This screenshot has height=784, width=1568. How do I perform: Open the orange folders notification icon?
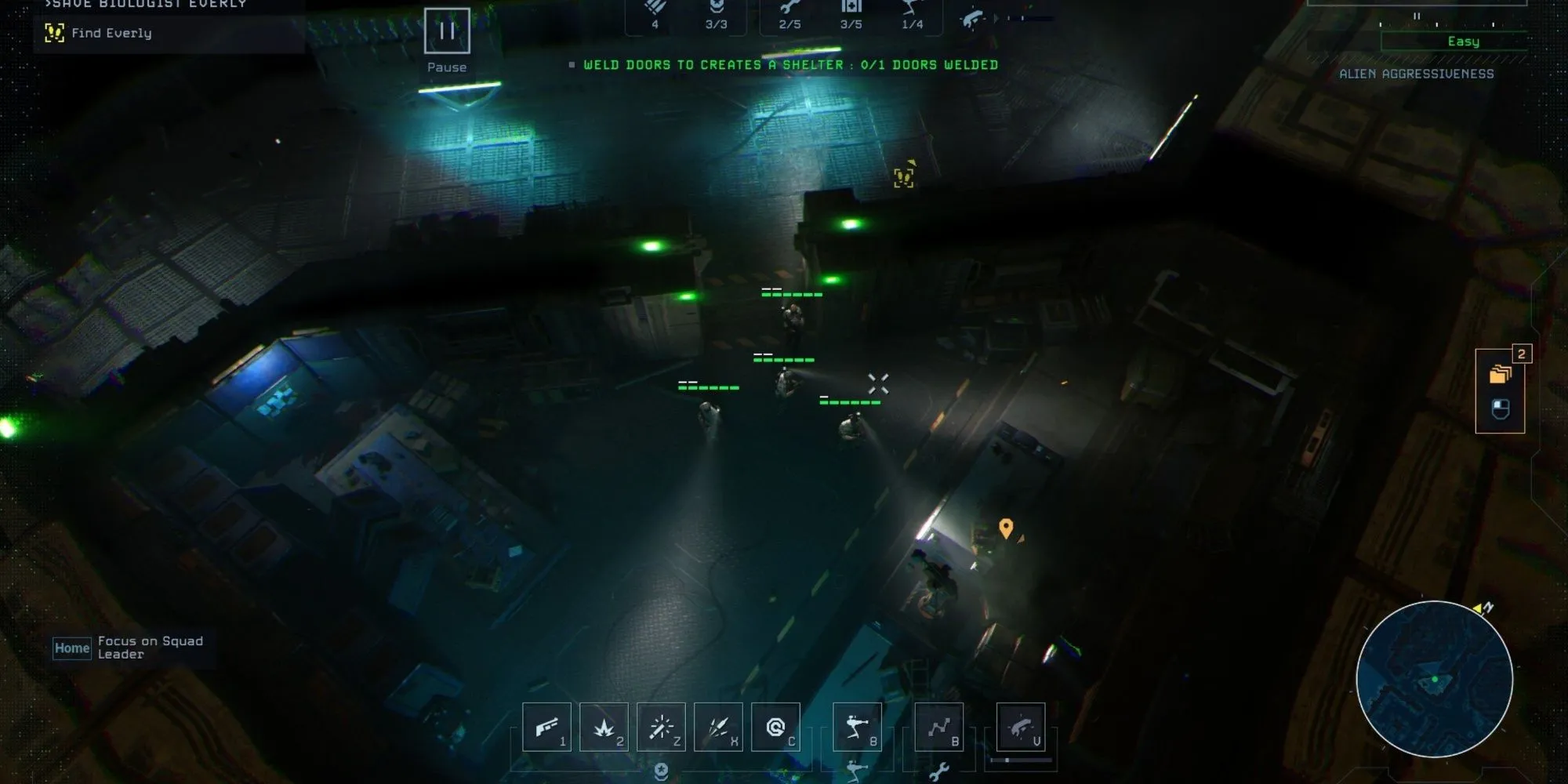click(1500, 374)
